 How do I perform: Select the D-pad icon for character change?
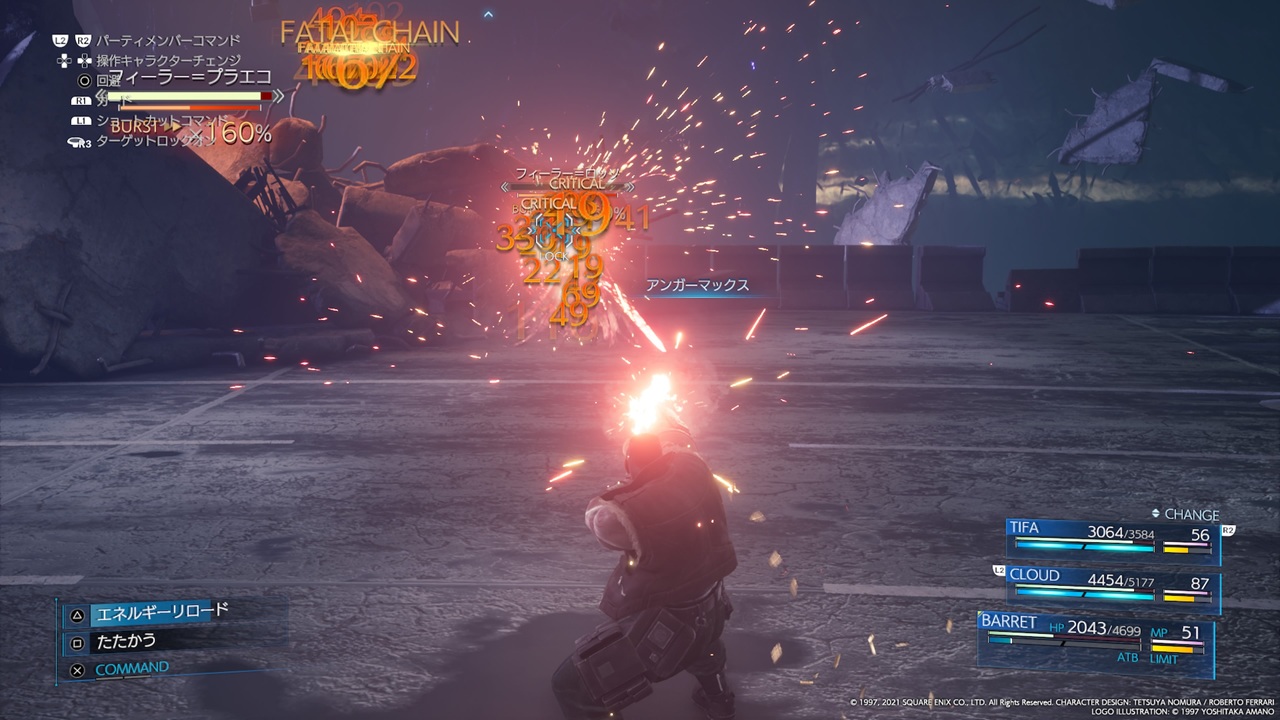coord(64,60)
